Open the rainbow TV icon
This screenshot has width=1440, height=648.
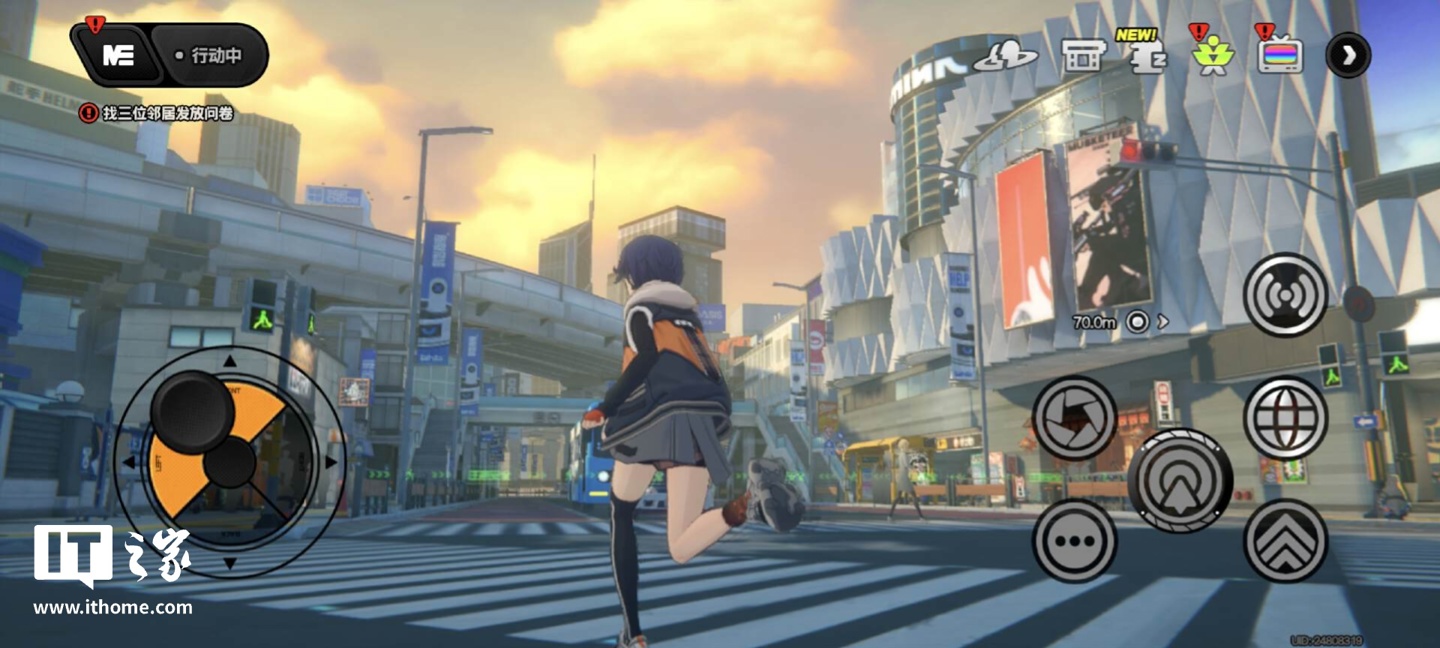click(x=1280, y=56)
